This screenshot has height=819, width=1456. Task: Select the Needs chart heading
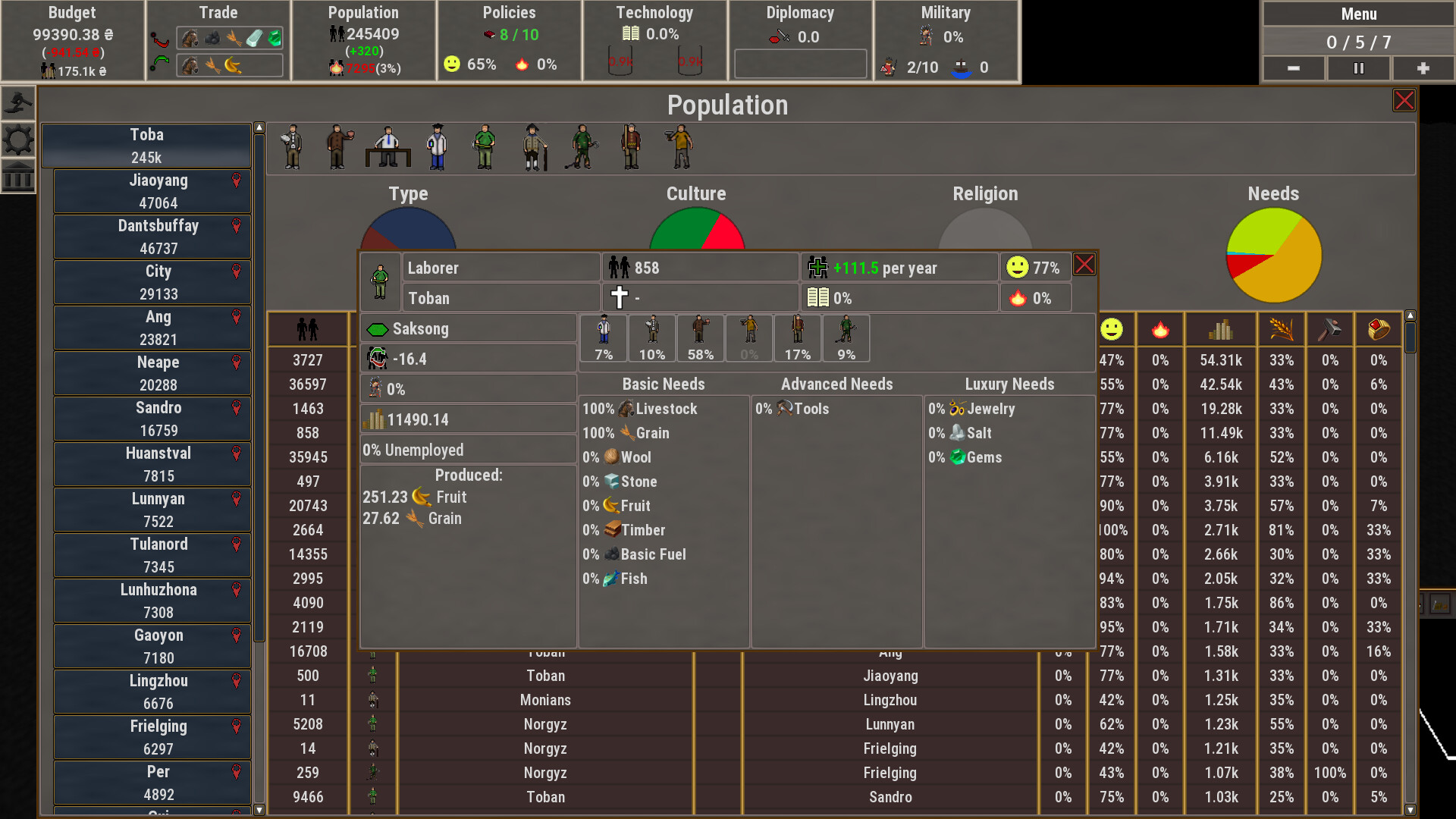[1272, 193]
